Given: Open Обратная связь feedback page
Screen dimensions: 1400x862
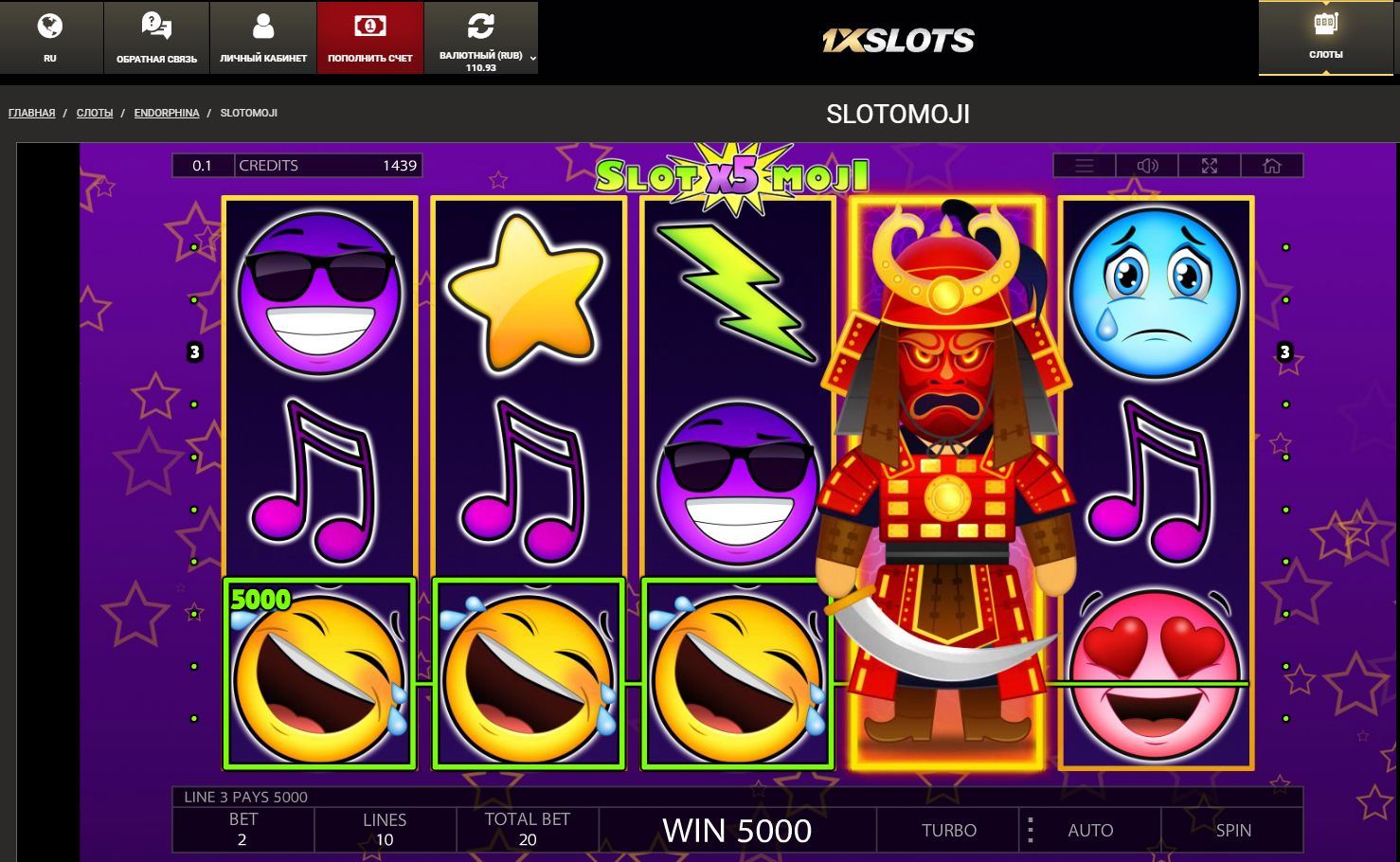Looking at the screenshot, I should click(x=156, y=37).
